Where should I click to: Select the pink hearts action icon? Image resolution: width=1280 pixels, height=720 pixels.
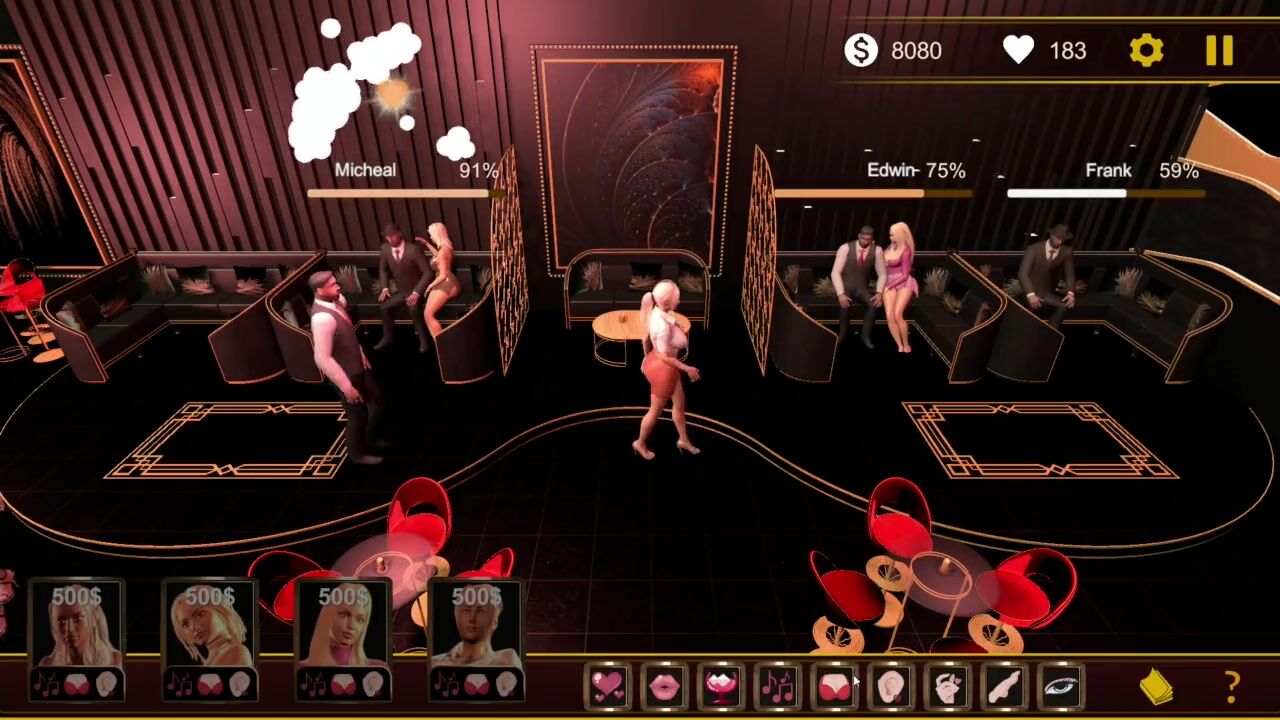pyautogui.click(x=608, y=686)
